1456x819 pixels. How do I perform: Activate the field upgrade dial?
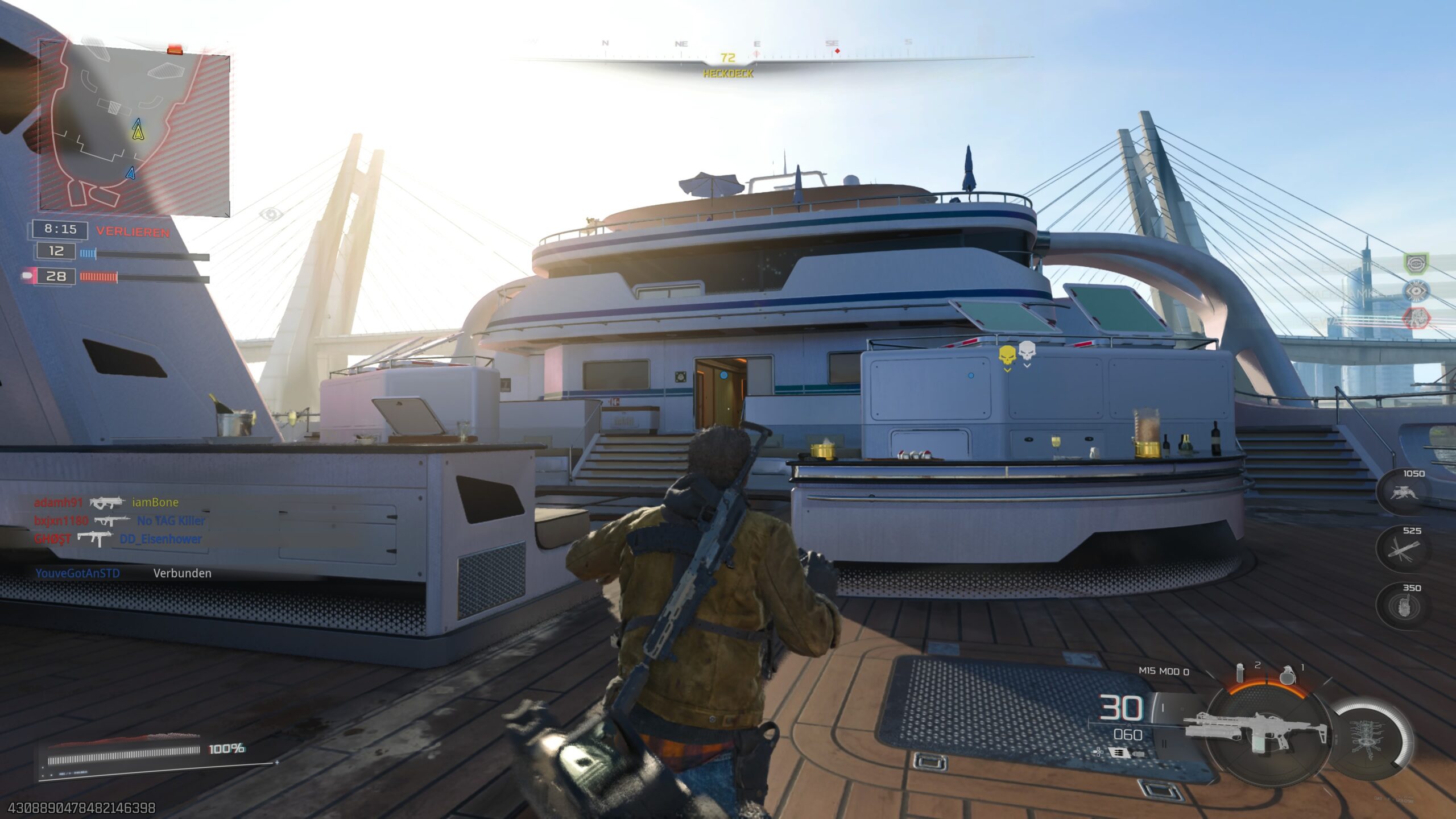[1372, 738]
